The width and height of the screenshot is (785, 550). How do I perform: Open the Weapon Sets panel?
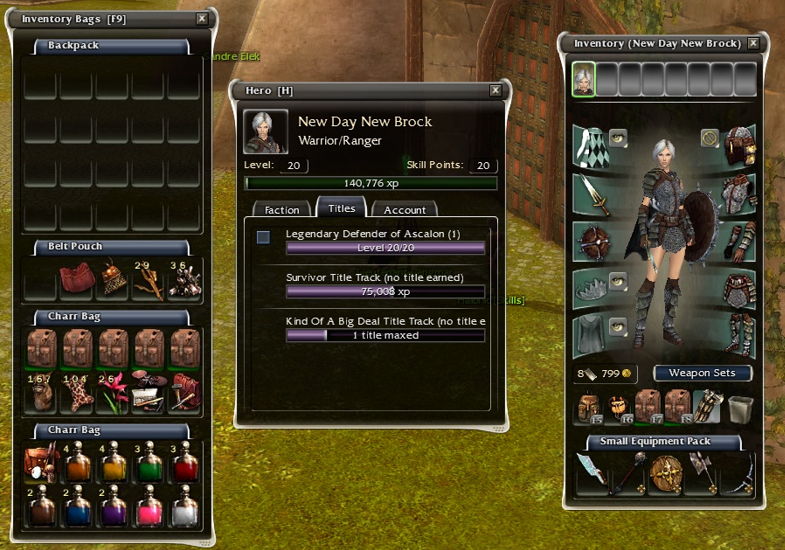[702, 373]
